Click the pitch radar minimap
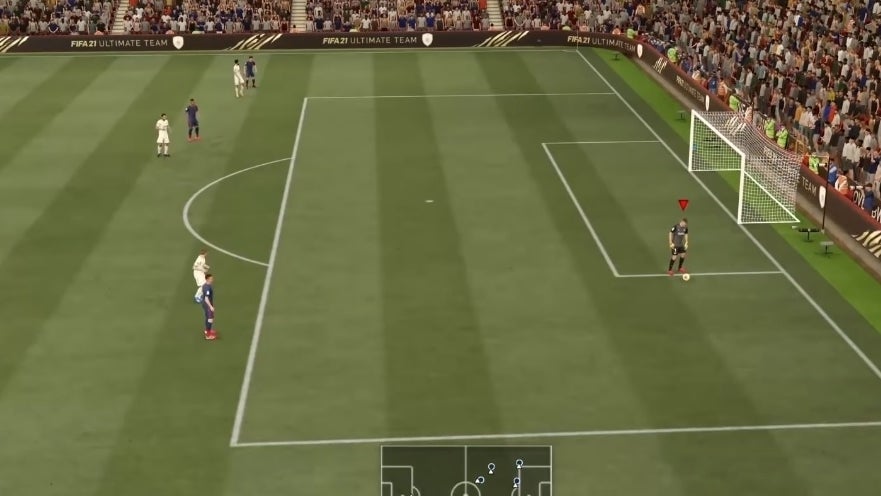The height and width of the screenshot is (496, 881). (x=466, y=471)
